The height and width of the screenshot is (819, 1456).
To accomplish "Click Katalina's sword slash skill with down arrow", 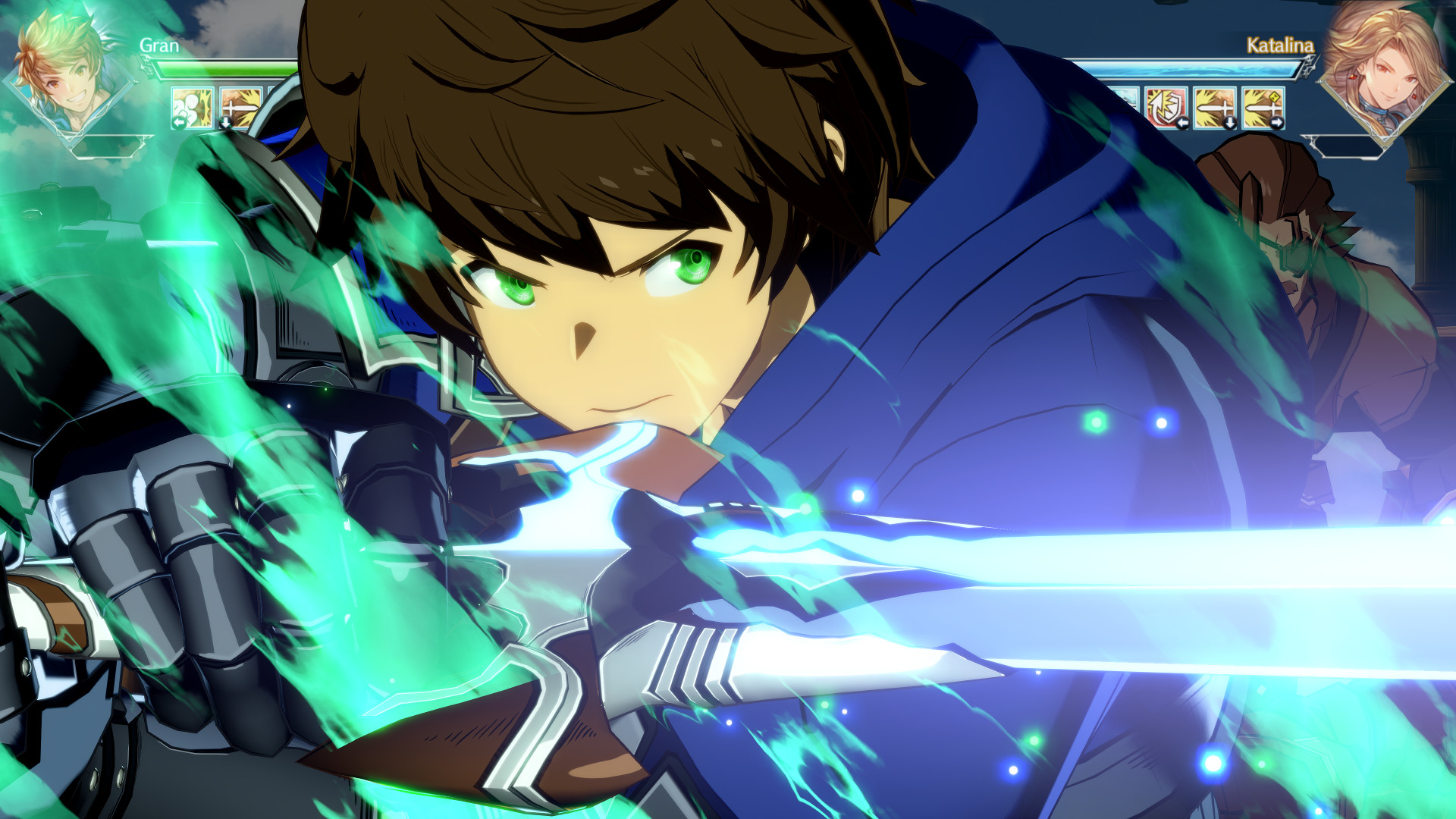I will pyautogui.click(x=1215, y=107).
